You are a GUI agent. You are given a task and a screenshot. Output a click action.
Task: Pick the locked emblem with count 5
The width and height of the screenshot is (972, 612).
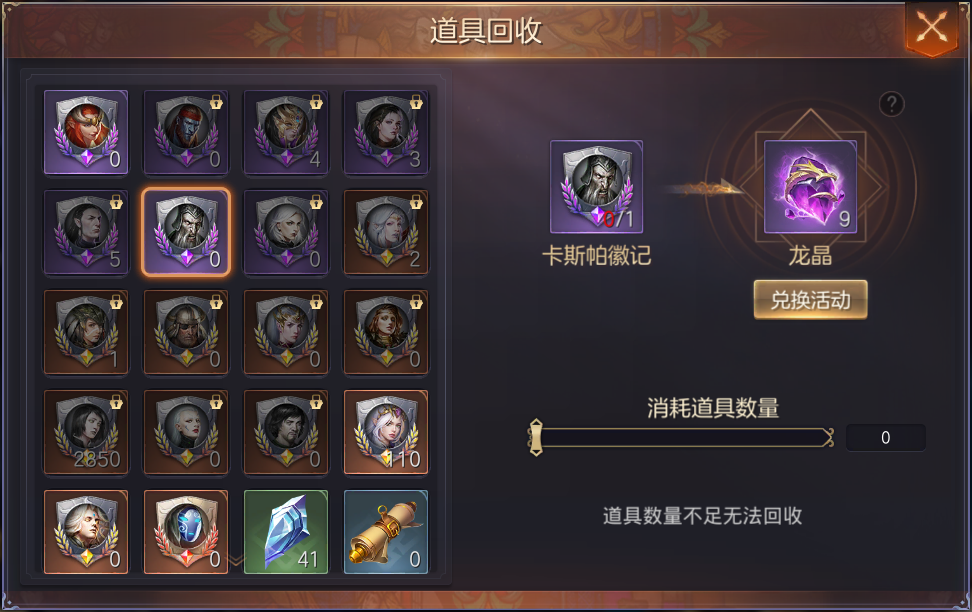click(86, 232)
